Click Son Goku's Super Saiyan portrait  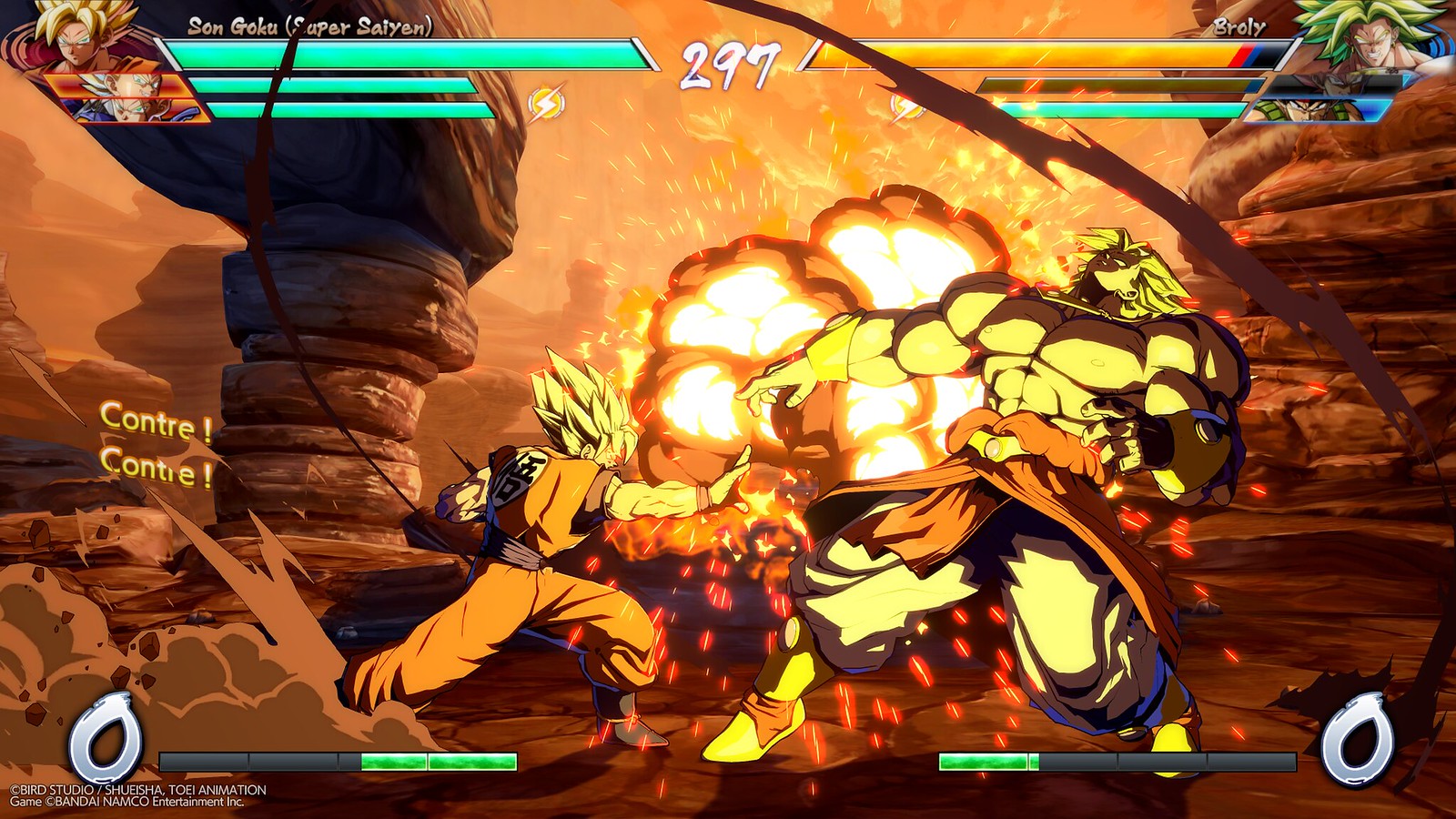[x=80, y=35]
